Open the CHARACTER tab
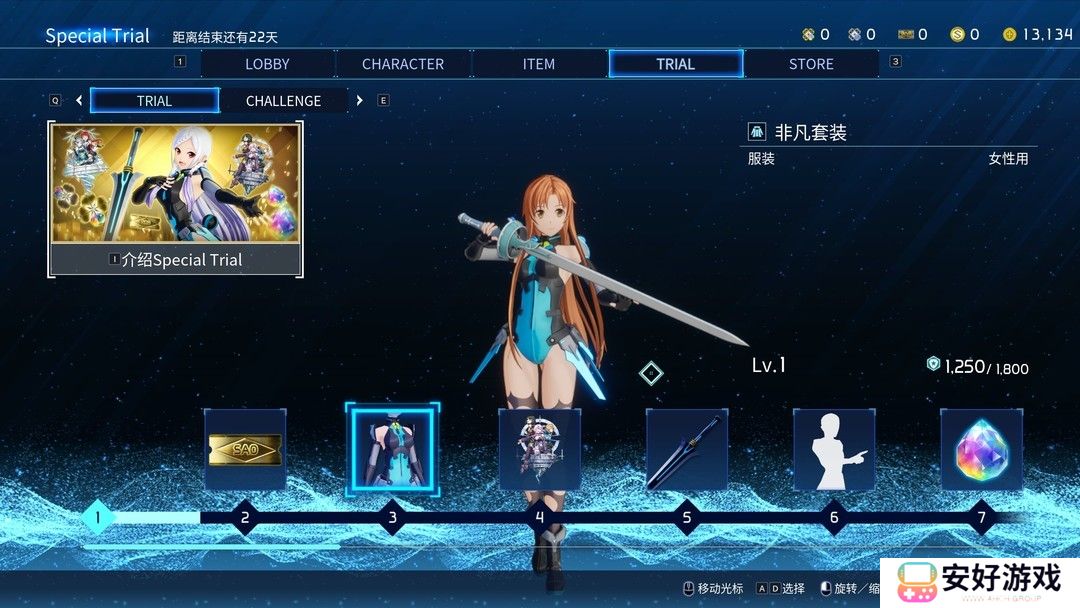This screenshot has height=608, width=1080. [x=402, y=64]
